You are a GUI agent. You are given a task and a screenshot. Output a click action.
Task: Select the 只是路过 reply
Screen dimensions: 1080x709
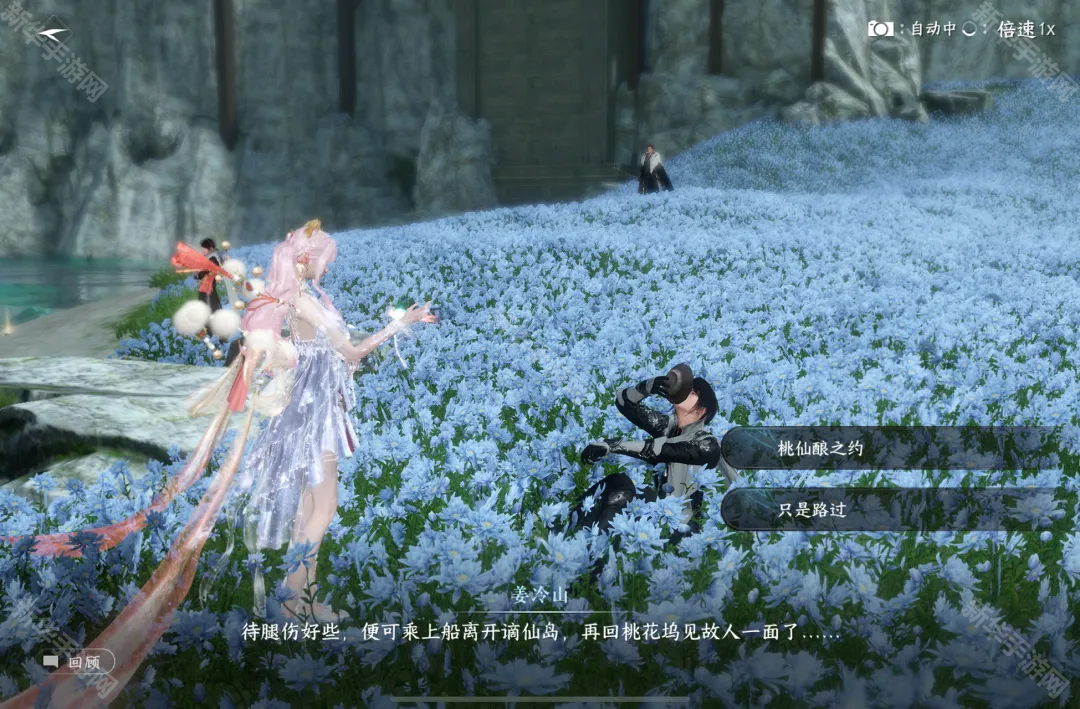[890, 509]
